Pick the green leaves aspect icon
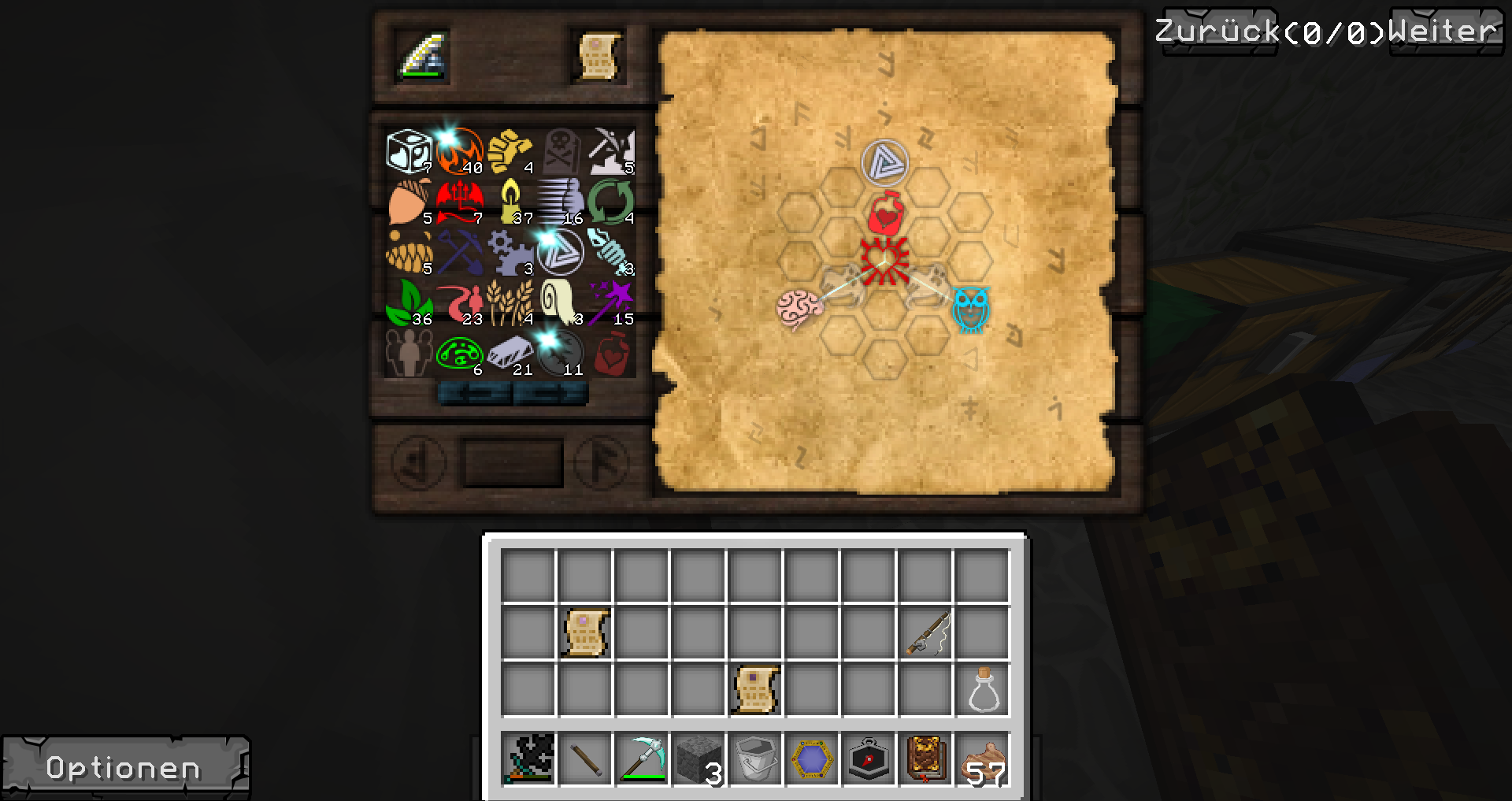The image size is (1512, 801). point(409,302)
